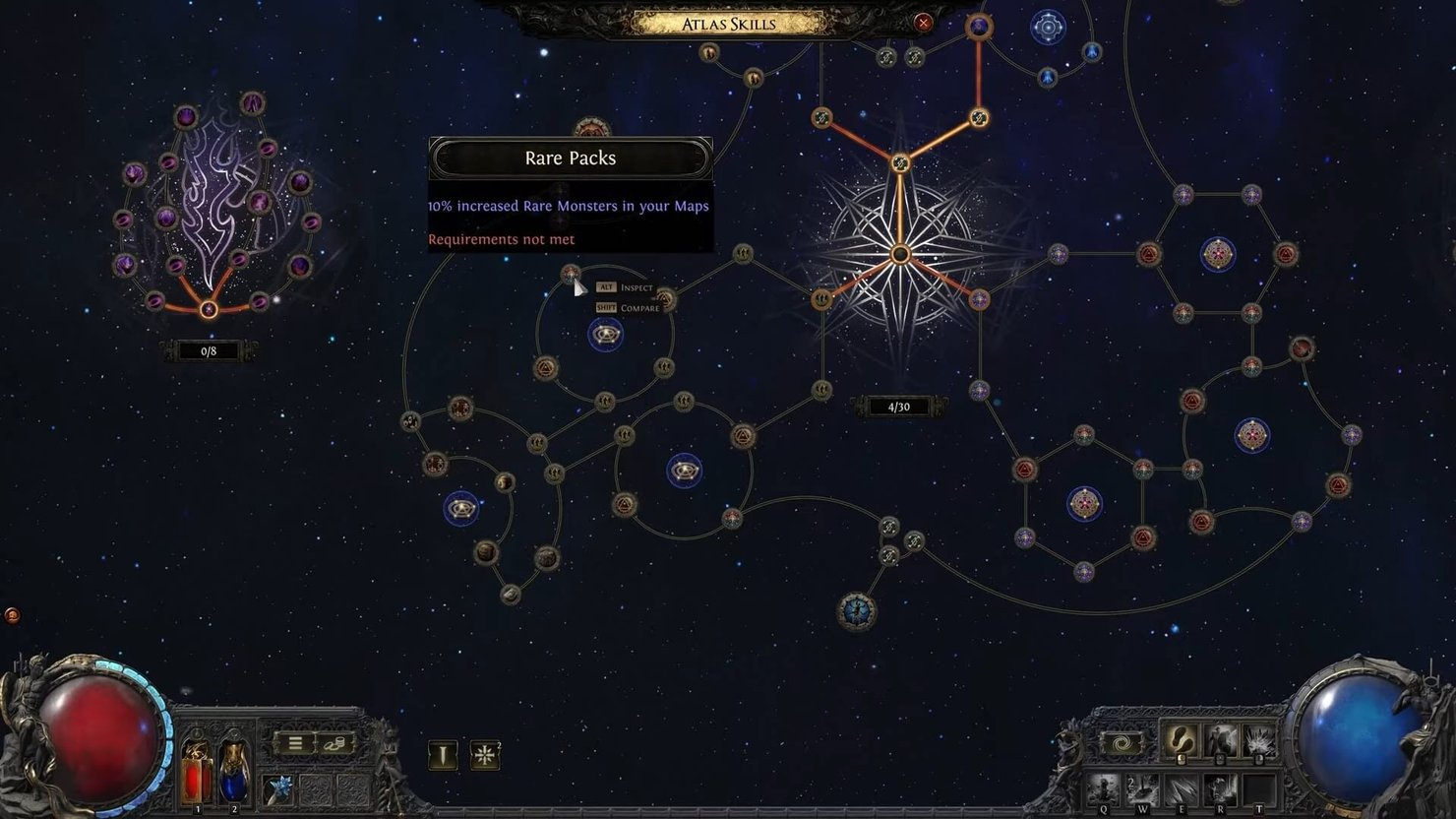The width and height of the screenshot is (1456, 819).
Task: Click the dagger weapon-set icon
Action: click(443, 755)
